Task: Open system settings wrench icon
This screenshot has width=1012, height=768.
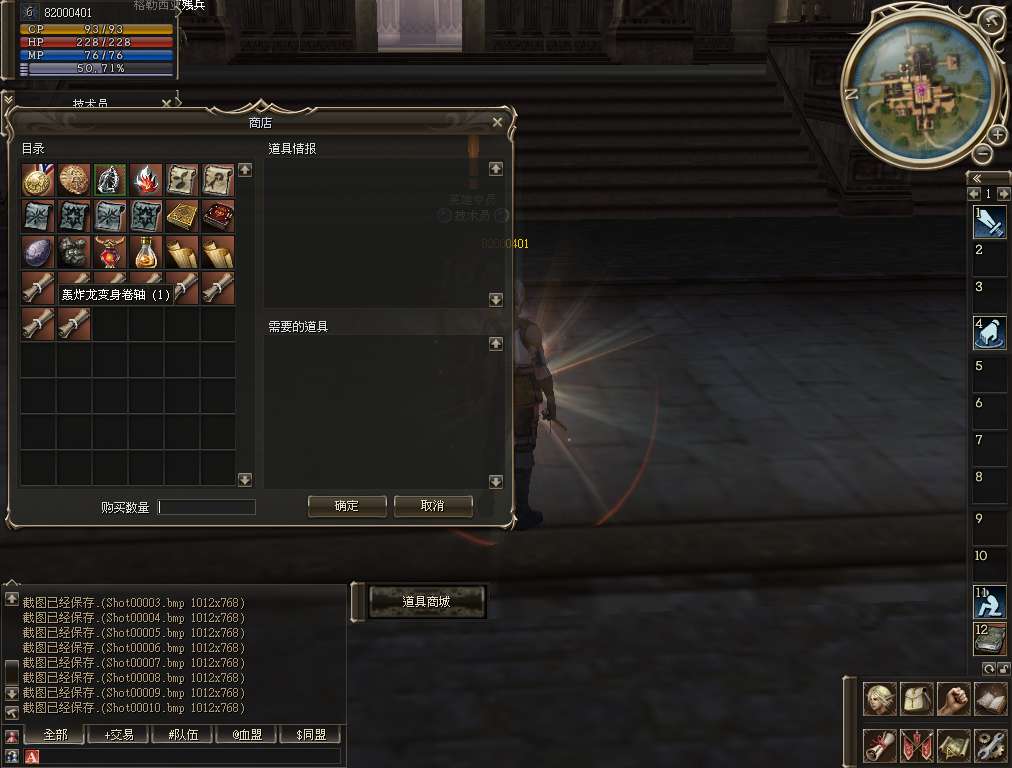Action: [x=991, y=745]
